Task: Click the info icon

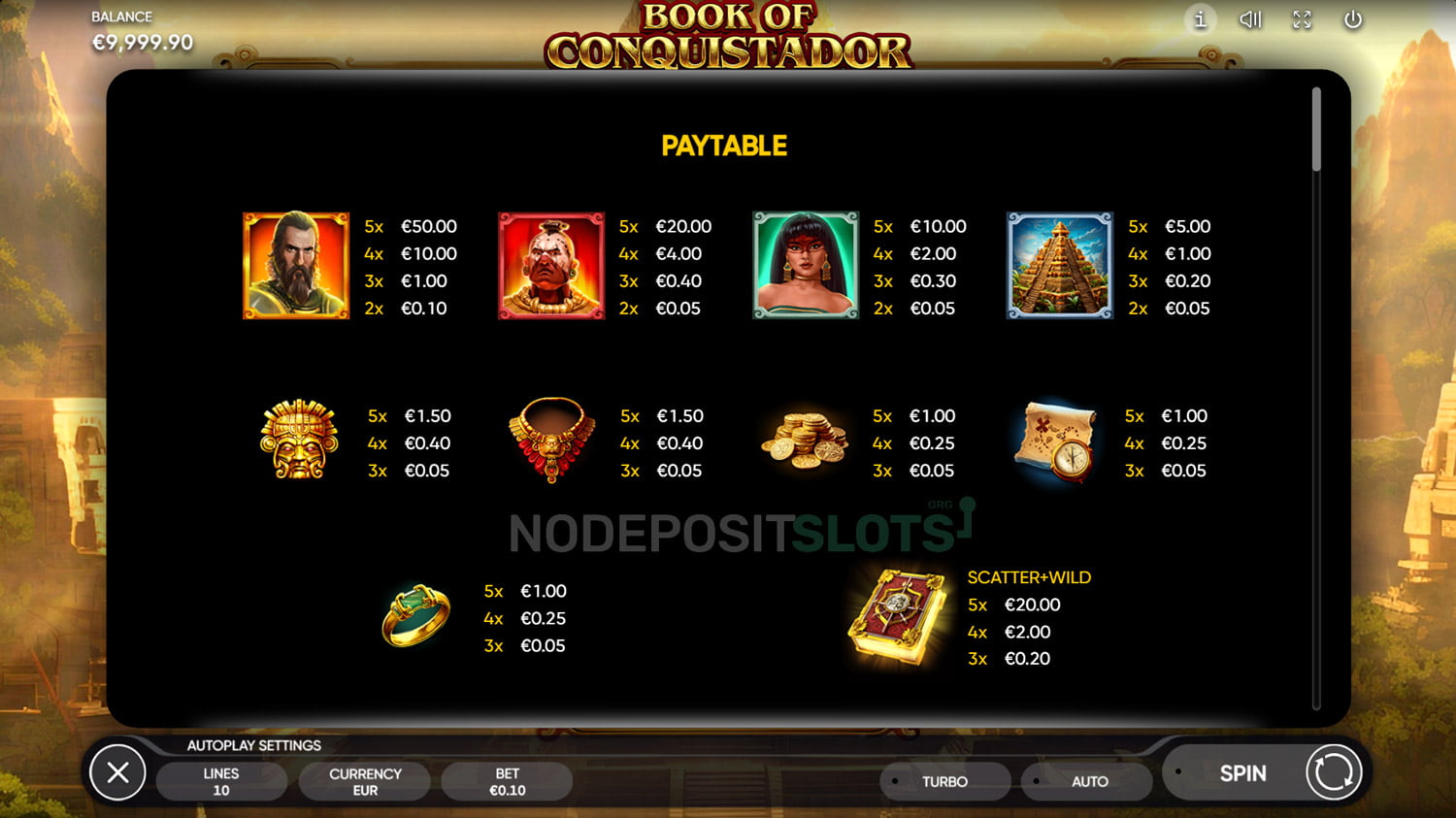Action: [x=1200, y=19]
